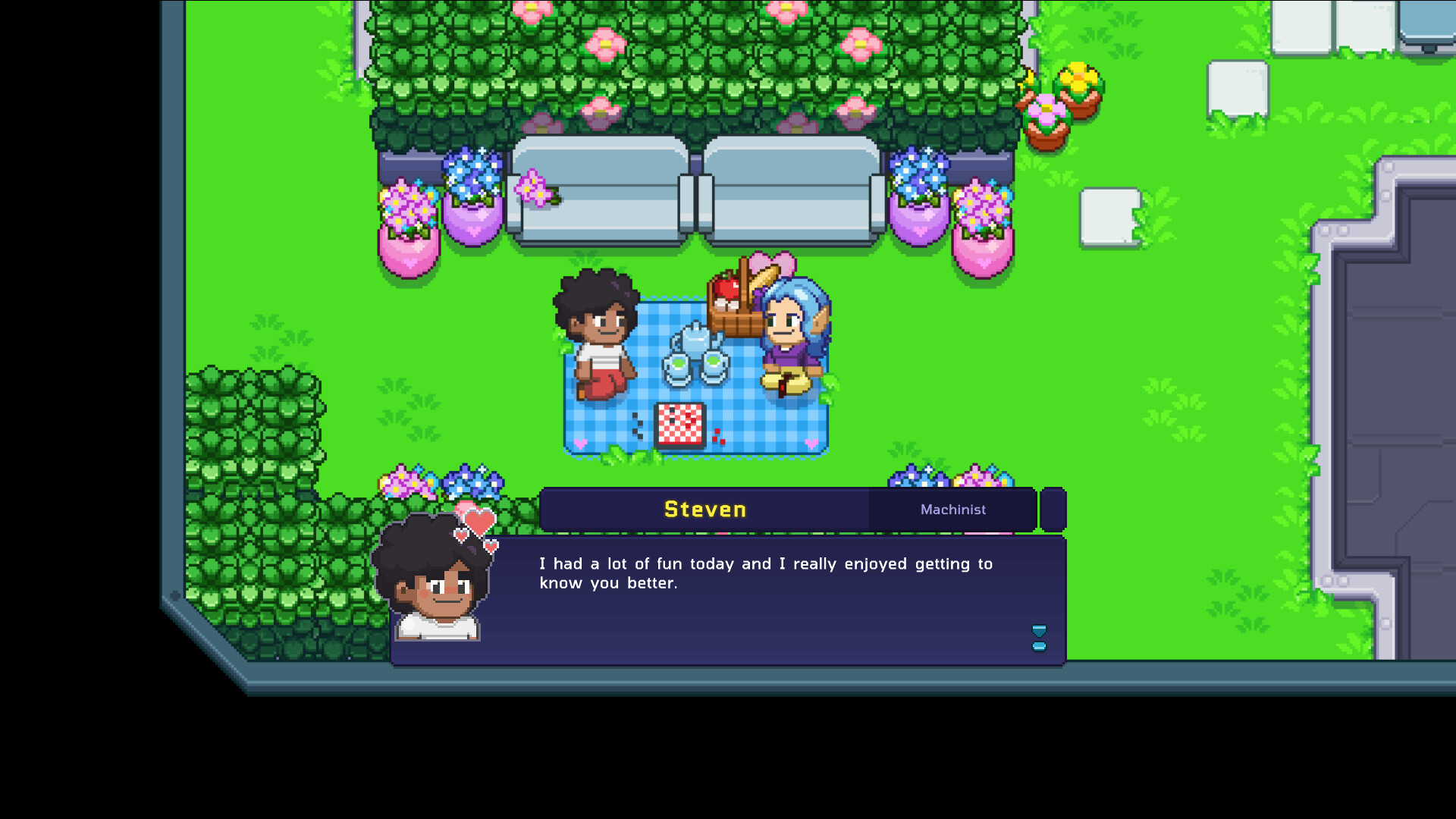1456x819 pixels.
Task: Click the dialogue line mentioning fun today
Action: [x=766, y=564]
